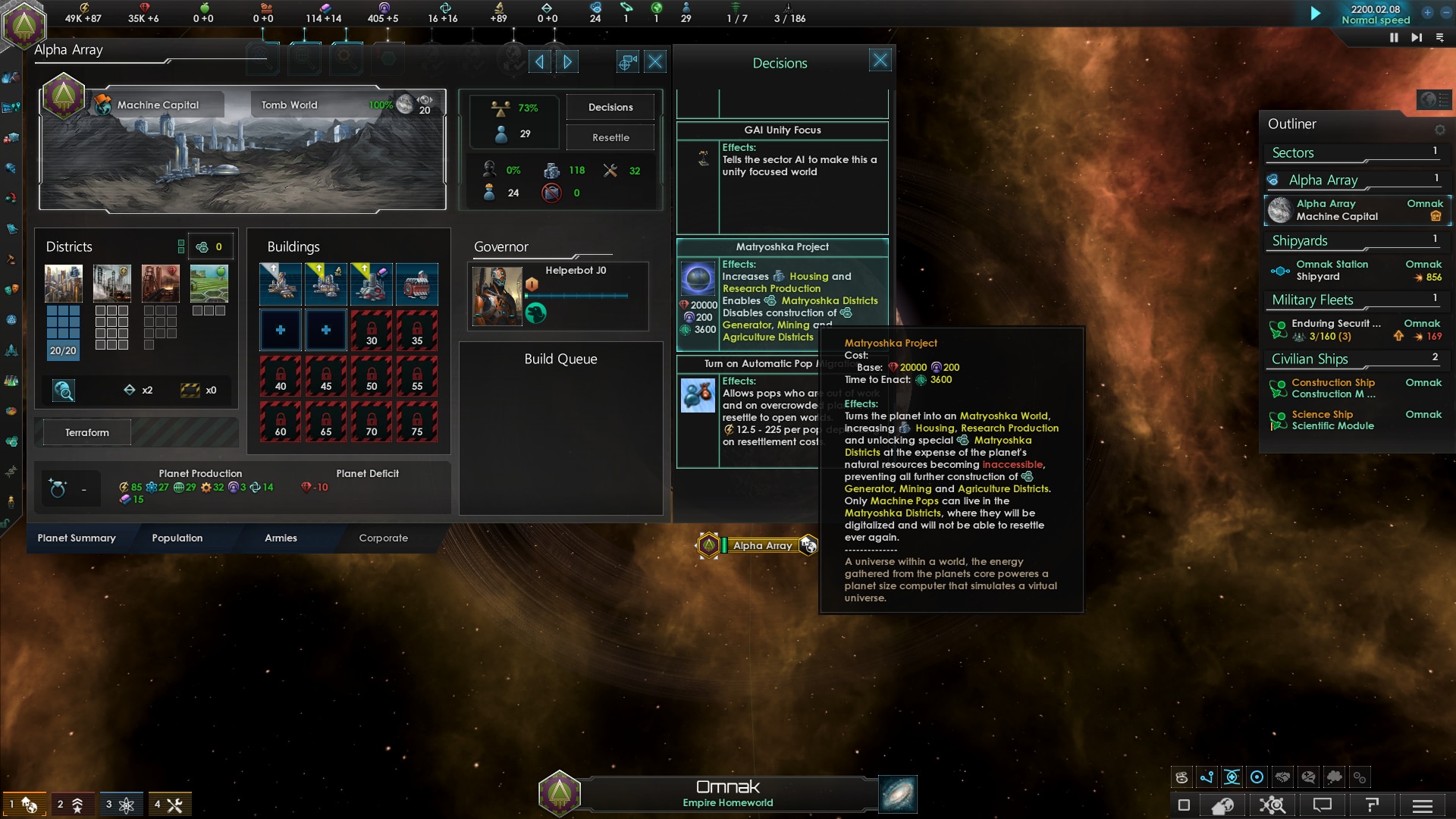Select Omnak Station Shipyard in Outliner
1456x819 pixels.
(x=1332, y=271)
